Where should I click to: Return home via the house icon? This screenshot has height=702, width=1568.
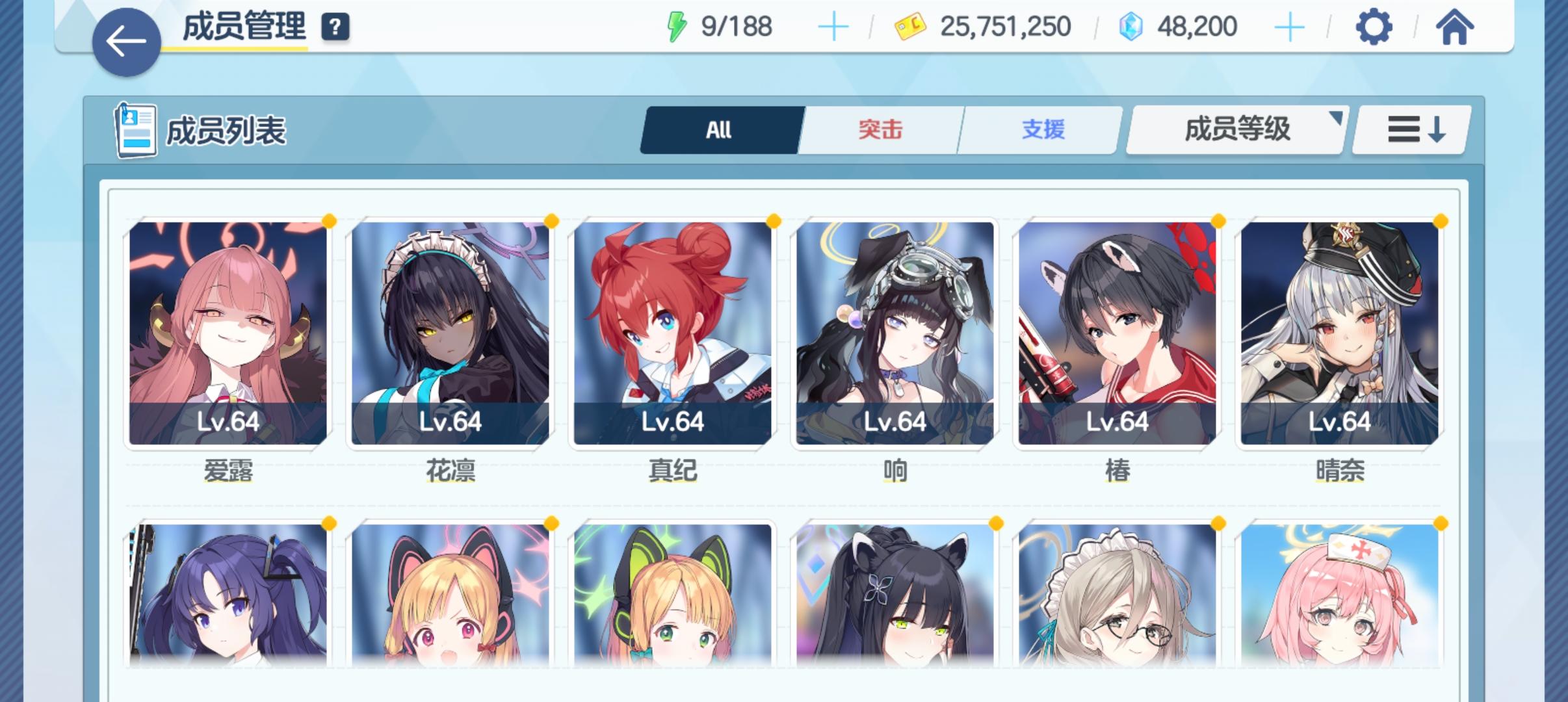[1456, 26]
